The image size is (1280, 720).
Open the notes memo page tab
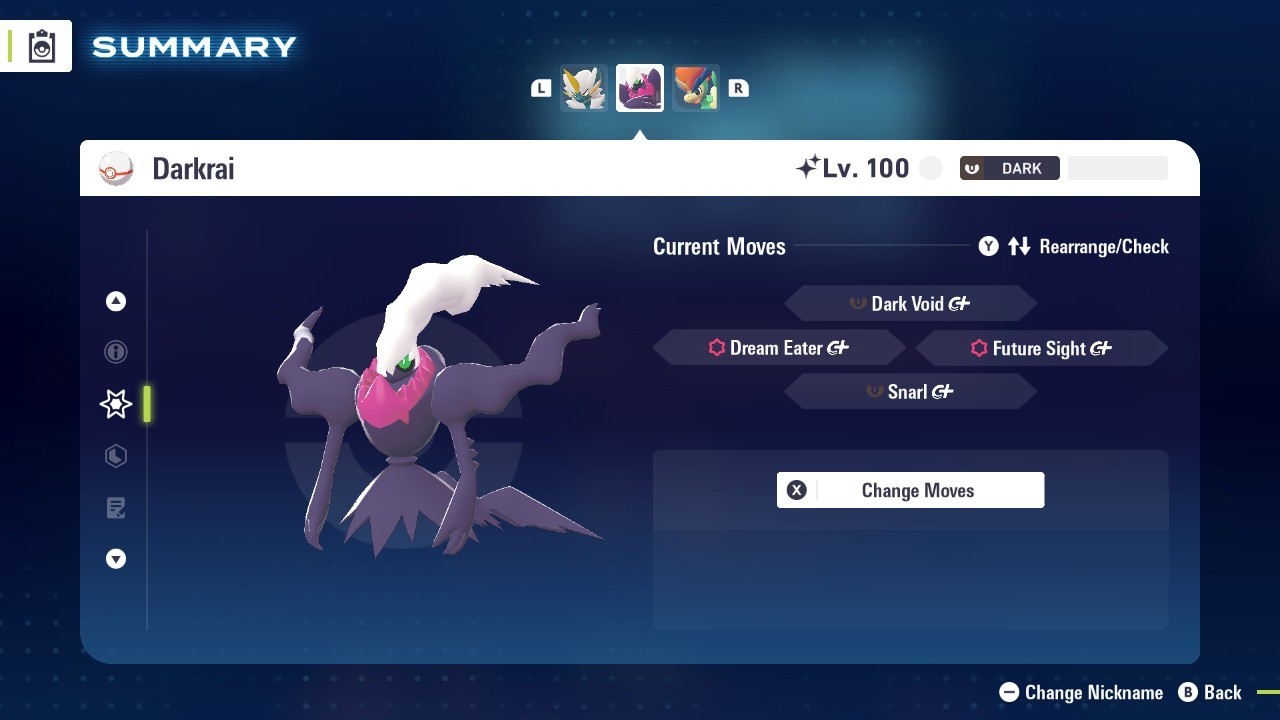pos(116,508)
